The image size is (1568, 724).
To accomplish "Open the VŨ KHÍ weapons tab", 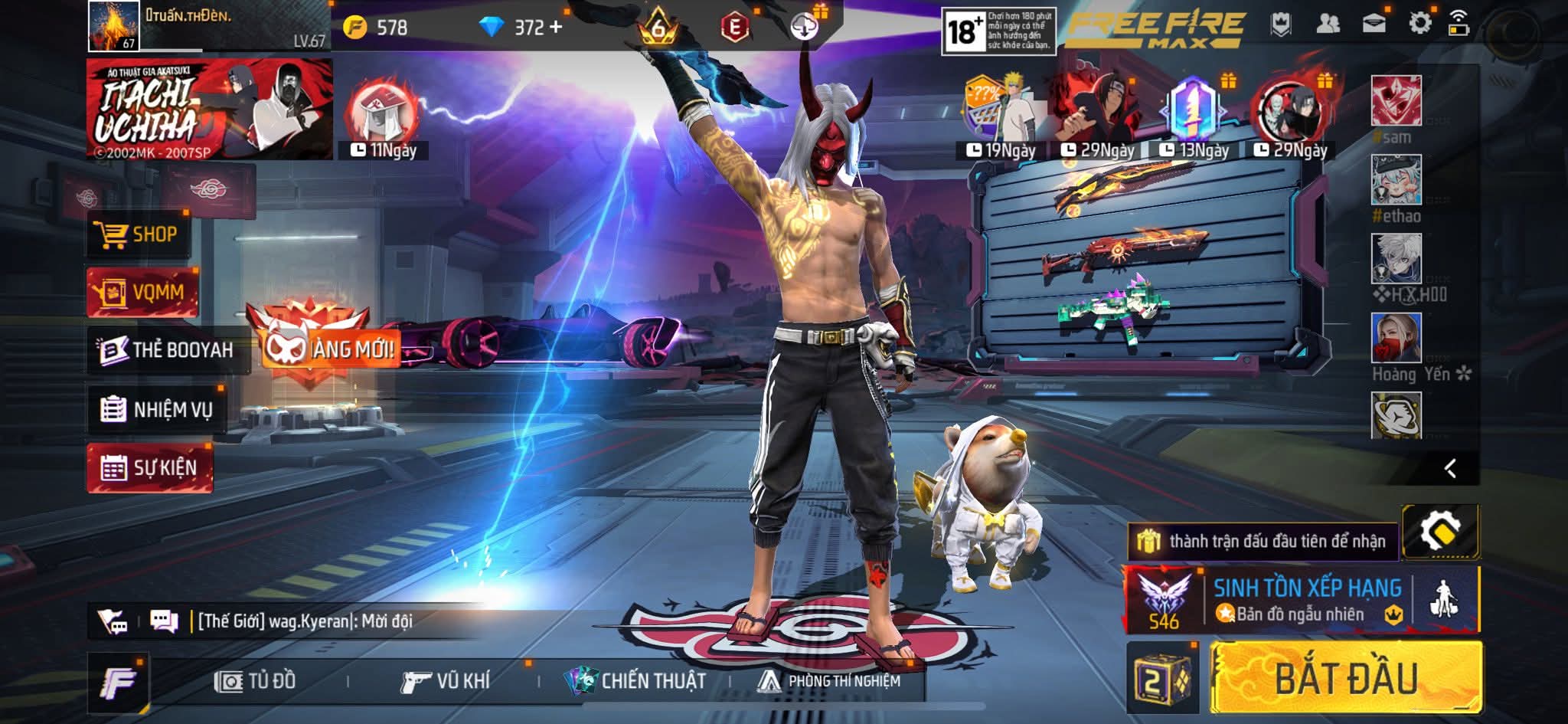I will click(x=446, y=681).
